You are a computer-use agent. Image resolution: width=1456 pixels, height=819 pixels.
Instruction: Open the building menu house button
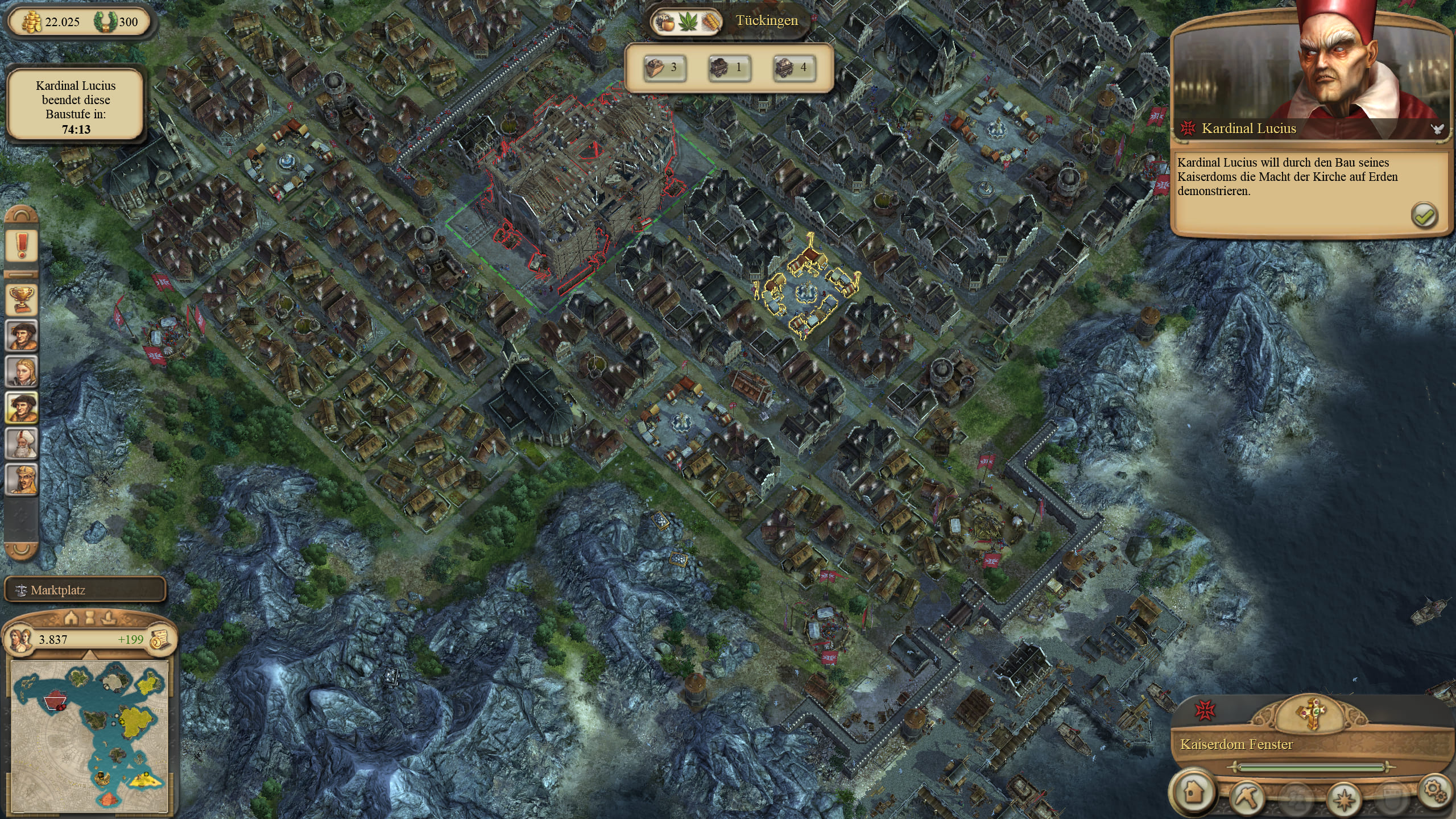pyautogui.click(x=1193, y=792)
